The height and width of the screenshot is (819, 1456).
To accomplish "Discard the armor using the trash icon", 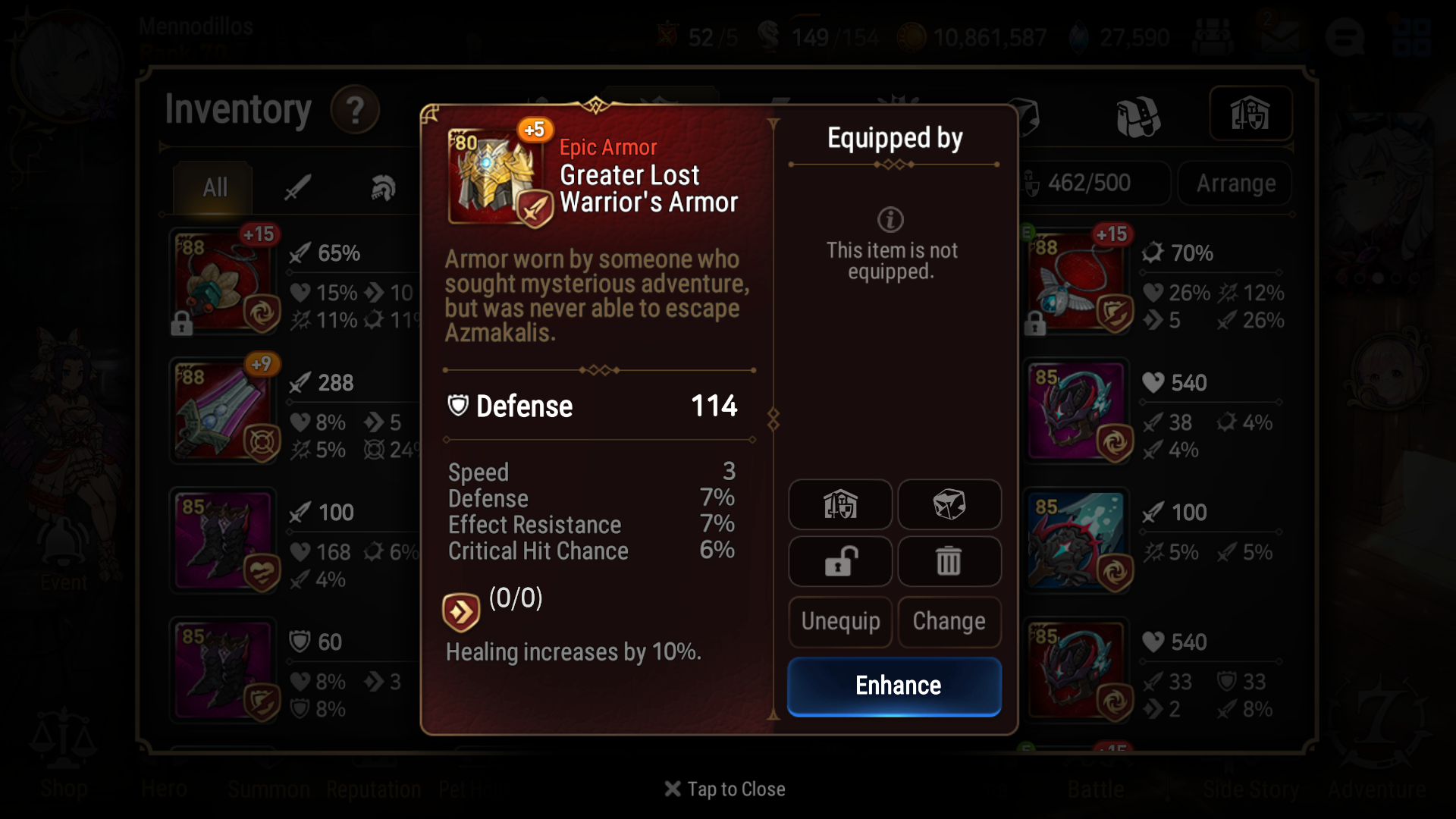I will pos(949,561).
